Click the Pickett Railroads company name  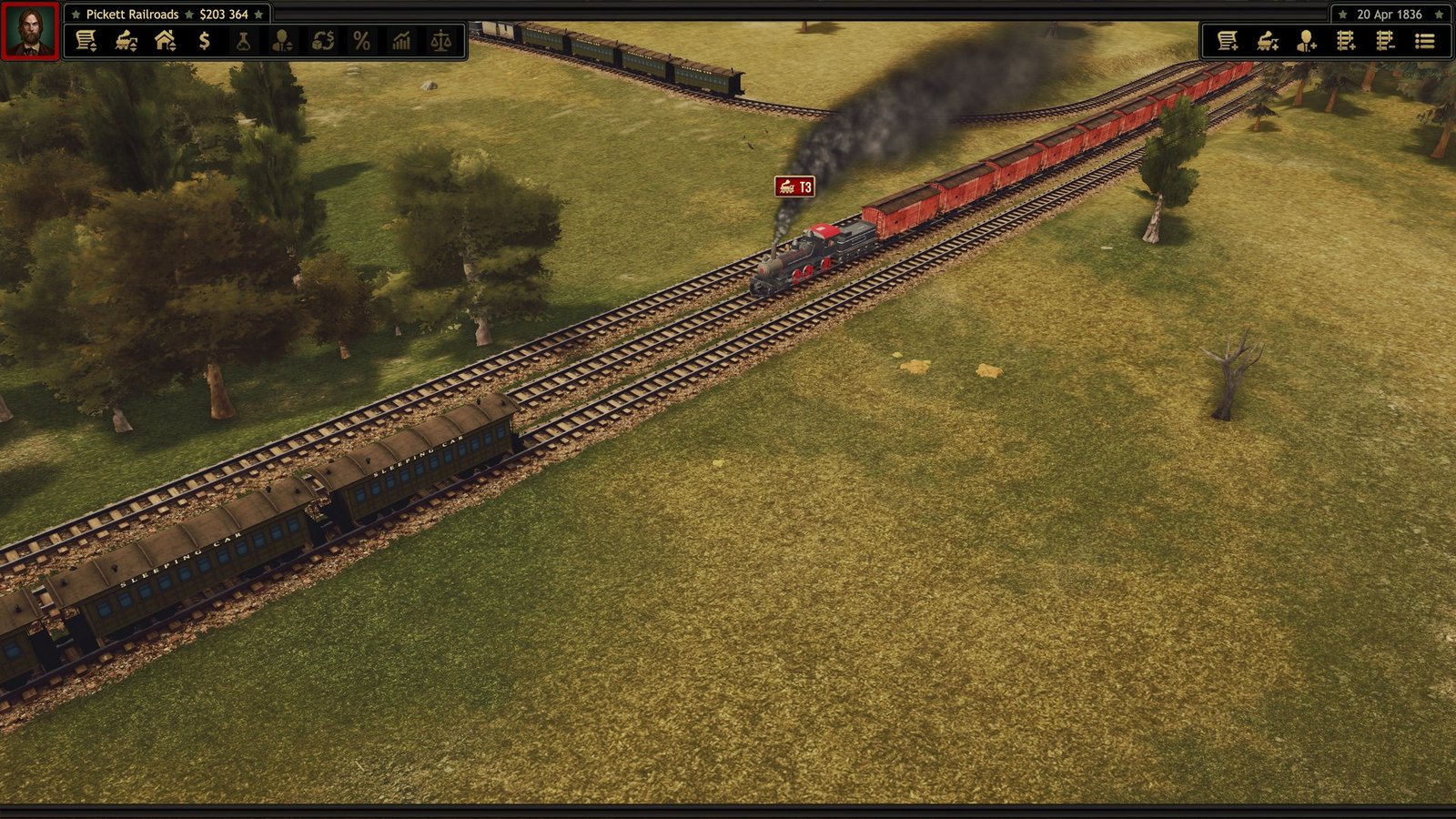click(x=134, y=14)
